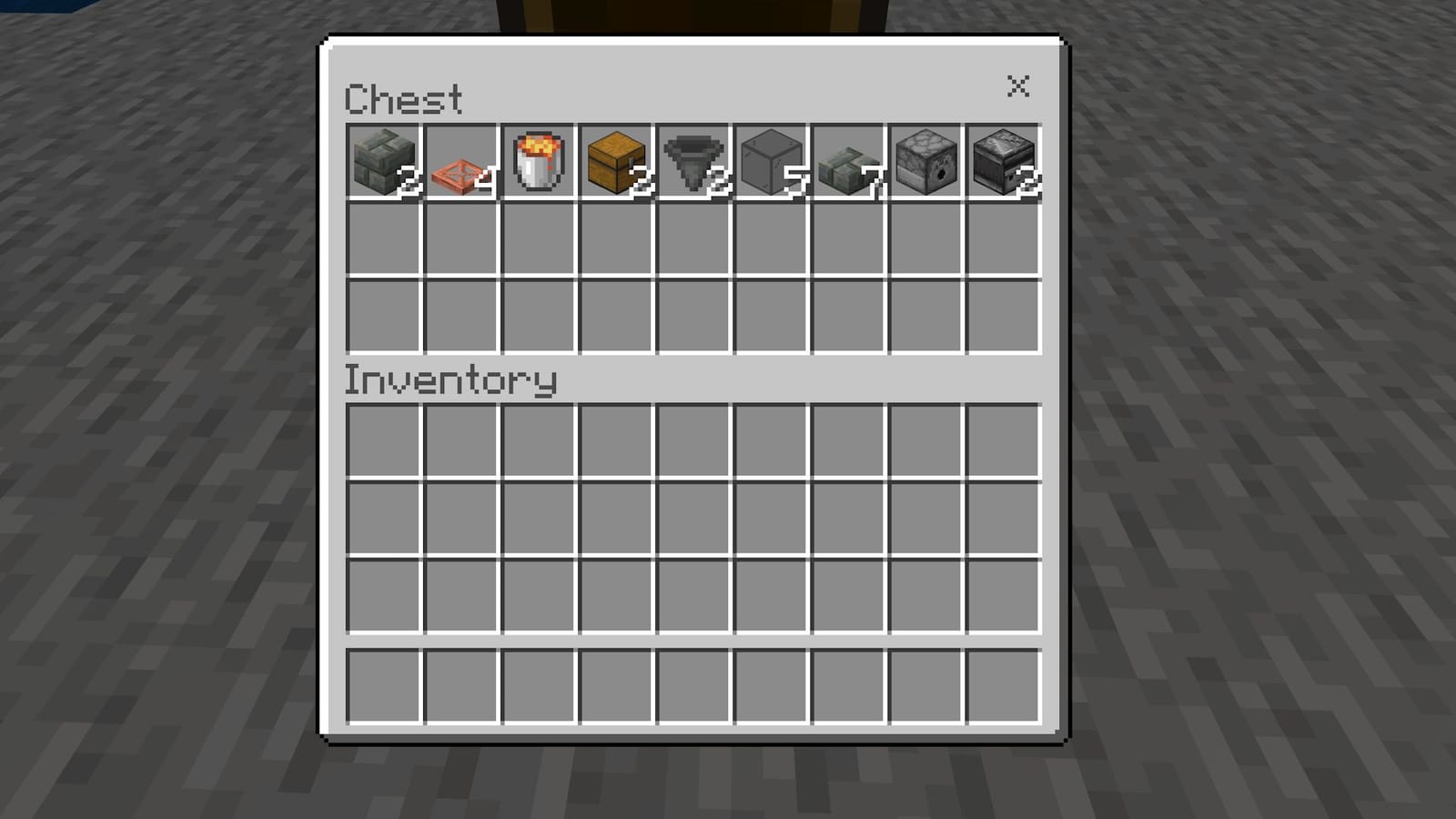This screenshot has width=1456, height=819.
Task: Click the Inventory section label
Action: pos(451,380)
